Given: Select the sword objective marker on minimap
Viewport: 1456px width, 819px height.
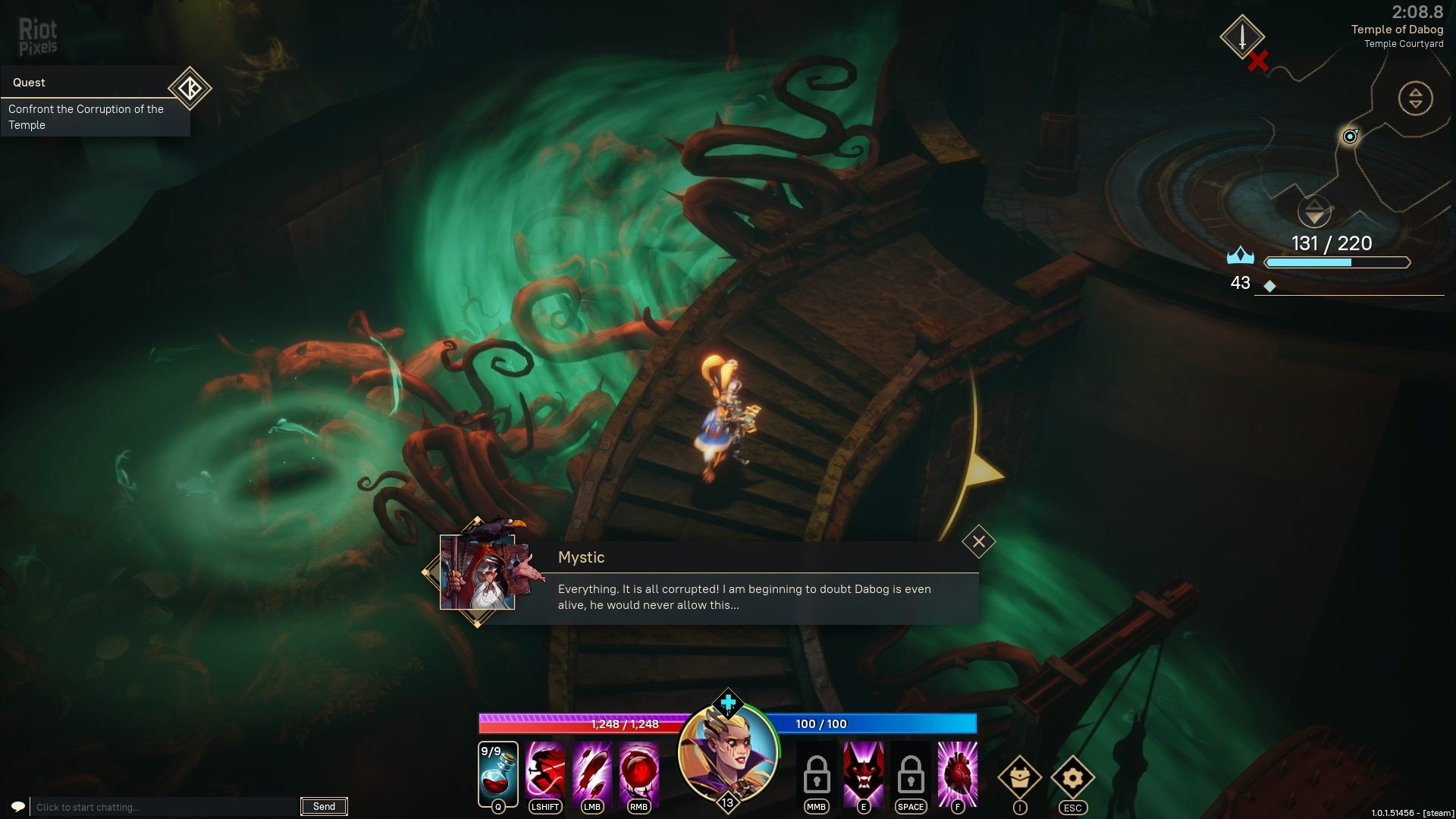Looking at the screenshot, I should 1242,36.
